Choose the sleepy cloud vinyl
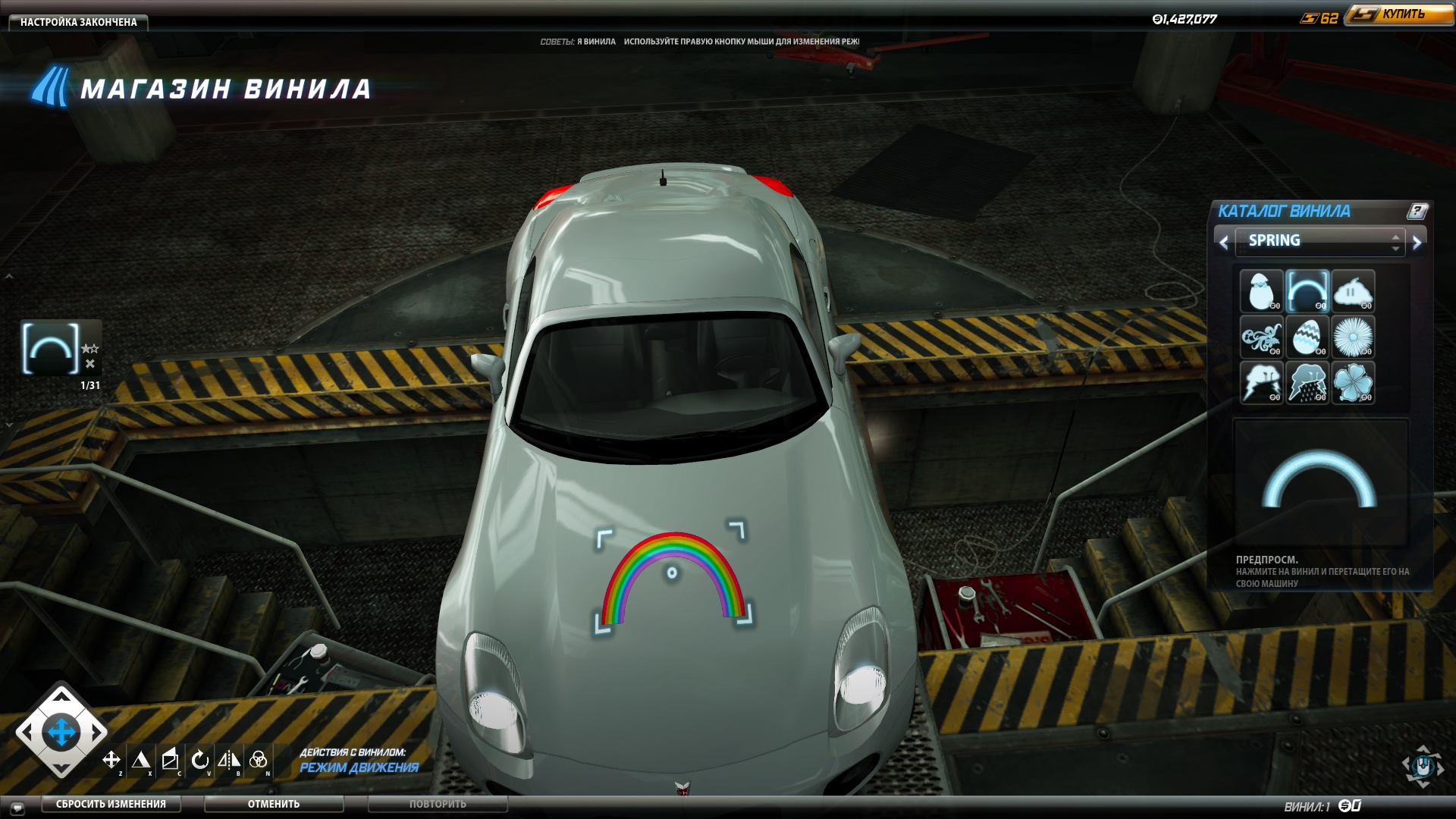 [1353, 291]
